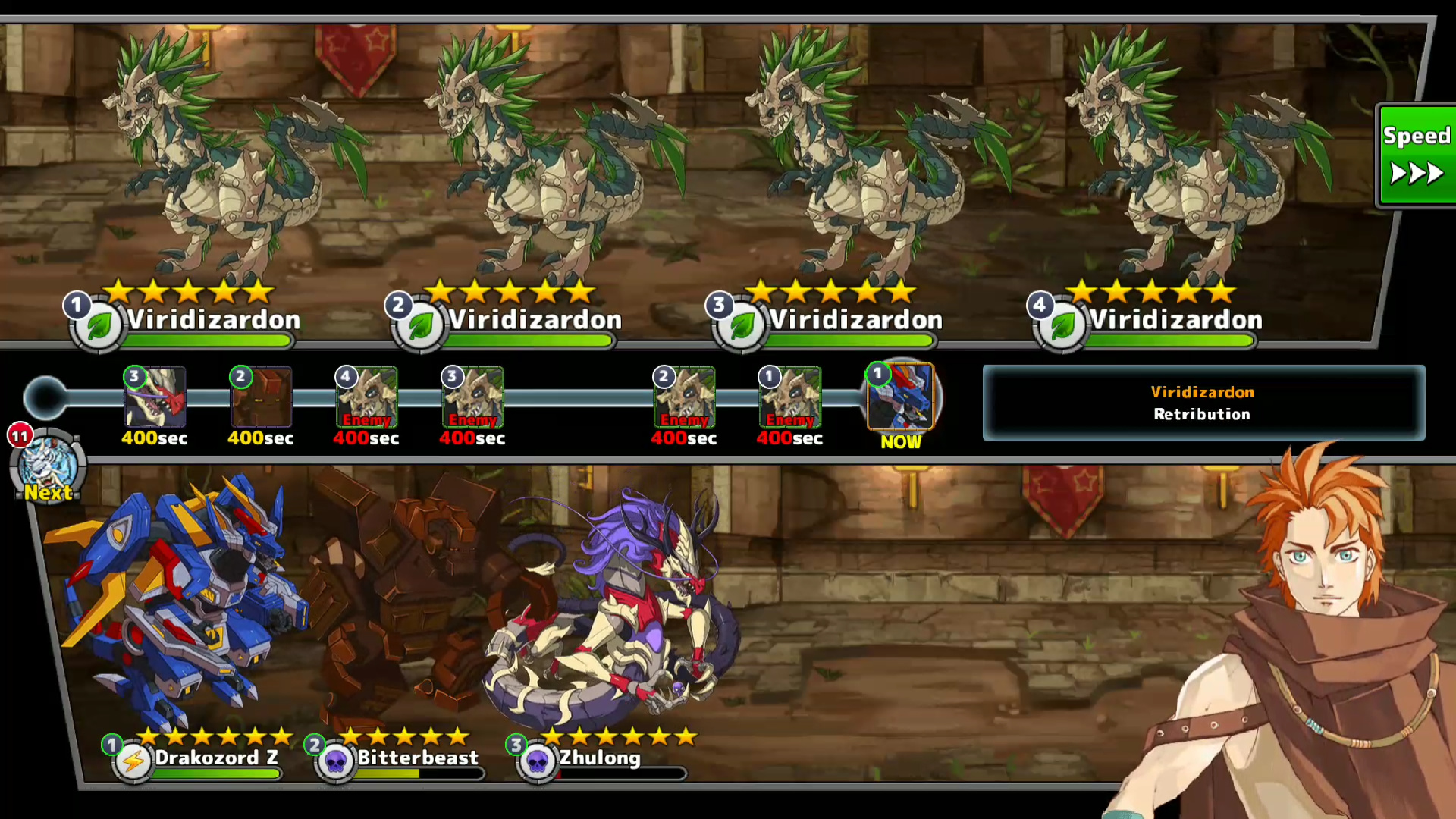Select Bitterbeast's 400sec timeline portrait
Screen dimensions: 1456x819
[x=261, y=397]
